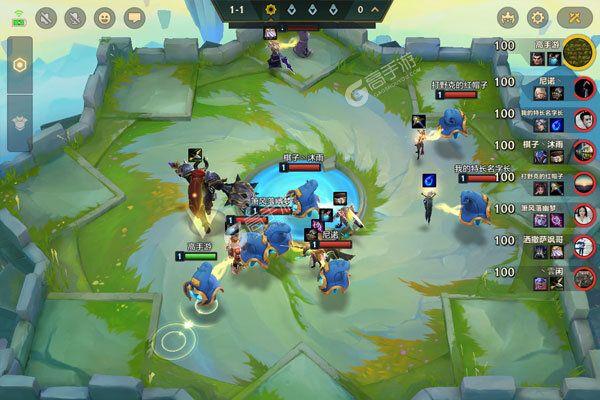Select the golden gear stage round marker
This screenshot has height=400, width=600.
[x=269, y=10]
